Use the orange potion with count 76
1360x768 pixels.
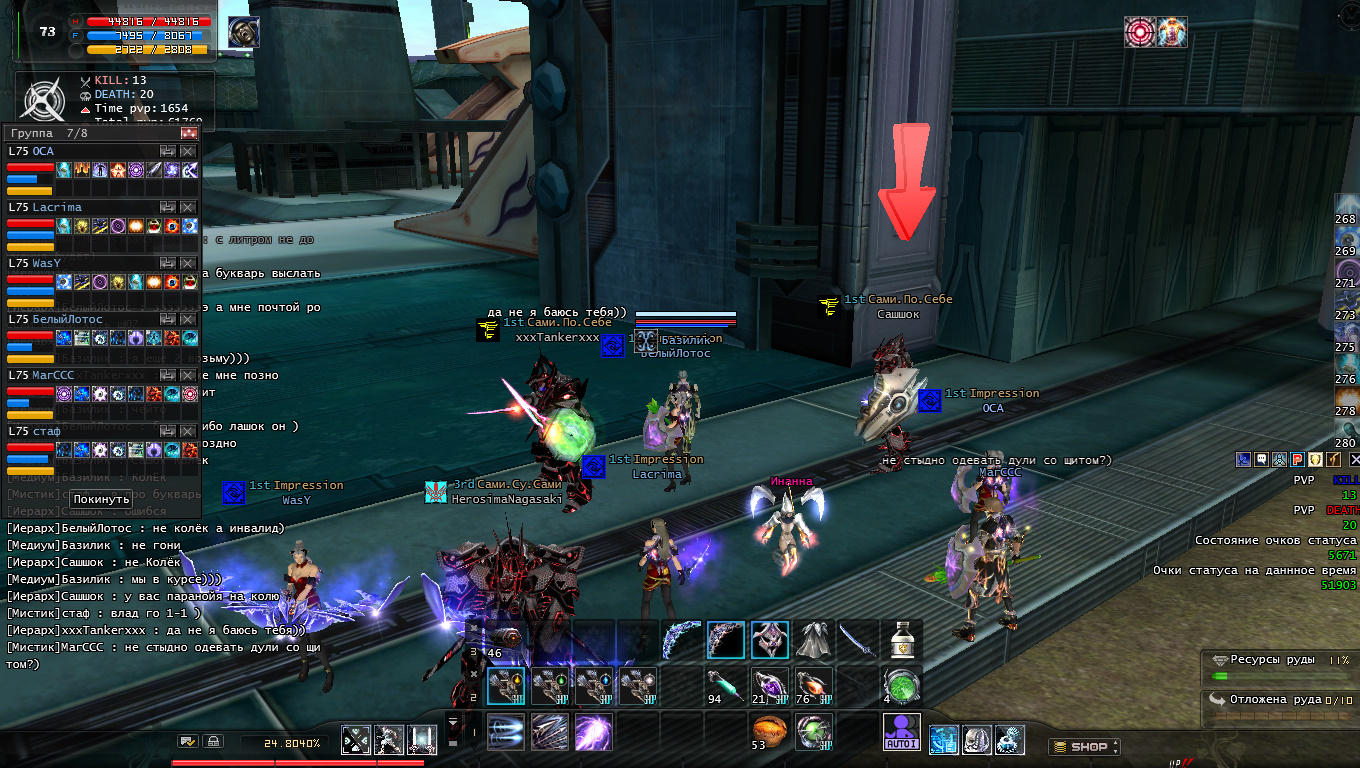click(x=813, y=687)
